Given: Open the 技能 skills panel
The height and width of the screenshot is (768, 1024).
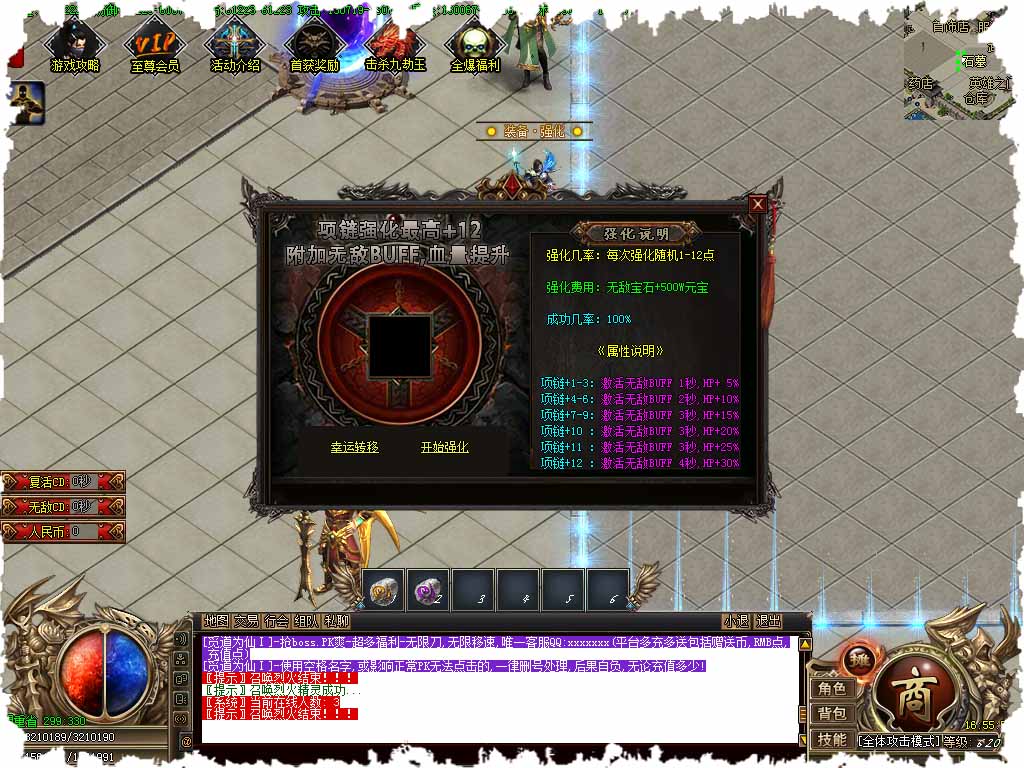Looking at the screenshot, I should pyautogui.click(x=832, y=740).
